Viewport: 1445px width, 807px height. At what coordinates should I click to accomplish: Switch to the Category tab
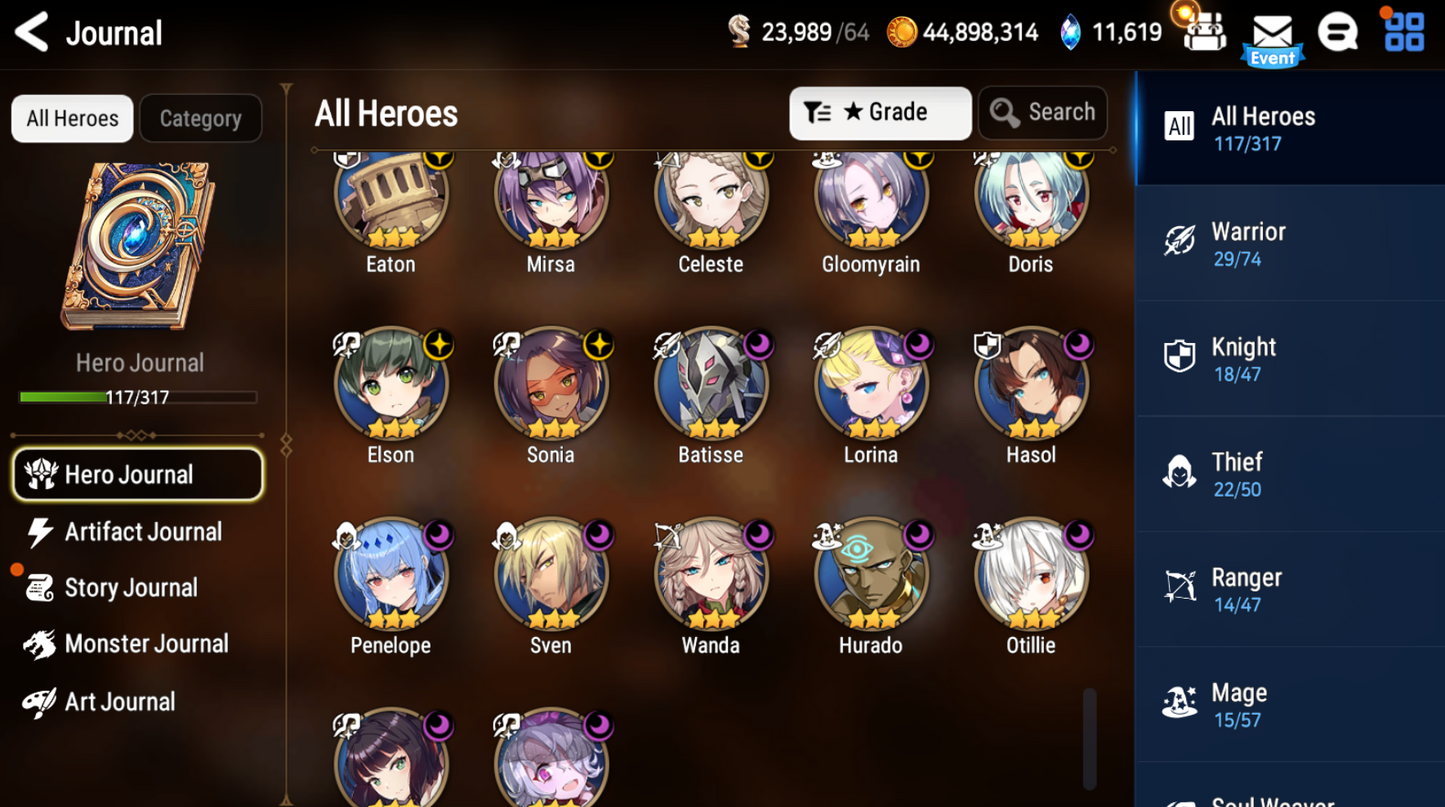tap(200, 118)
